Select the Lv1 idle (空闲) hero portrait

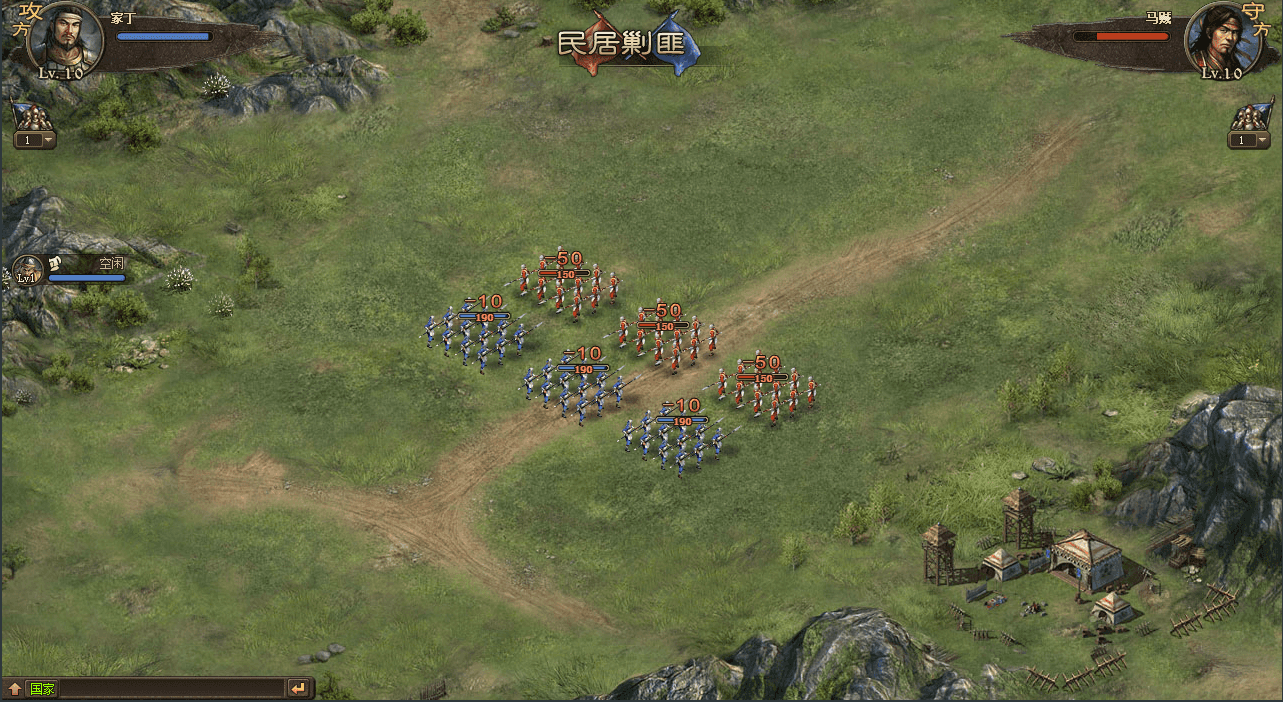[x=27, y=270]
